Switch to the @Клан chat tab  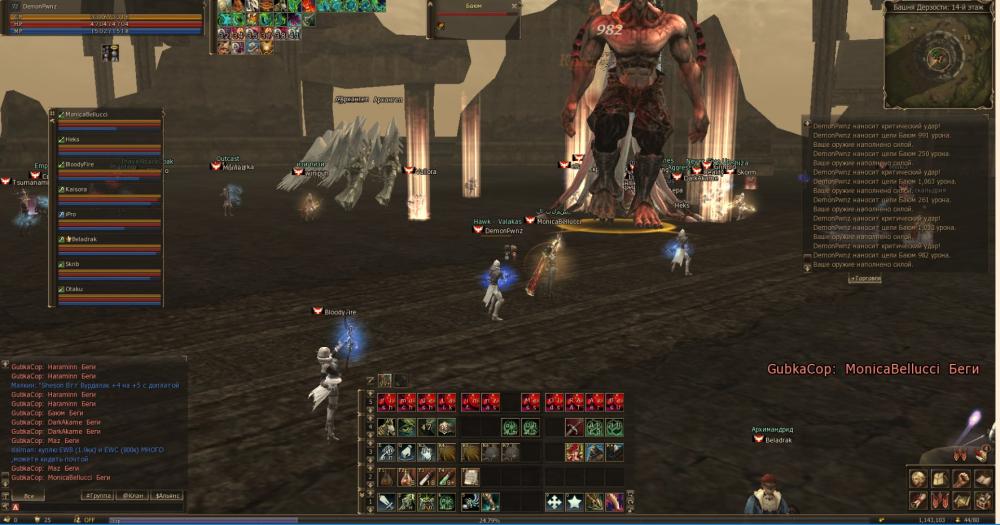[133, 495]
